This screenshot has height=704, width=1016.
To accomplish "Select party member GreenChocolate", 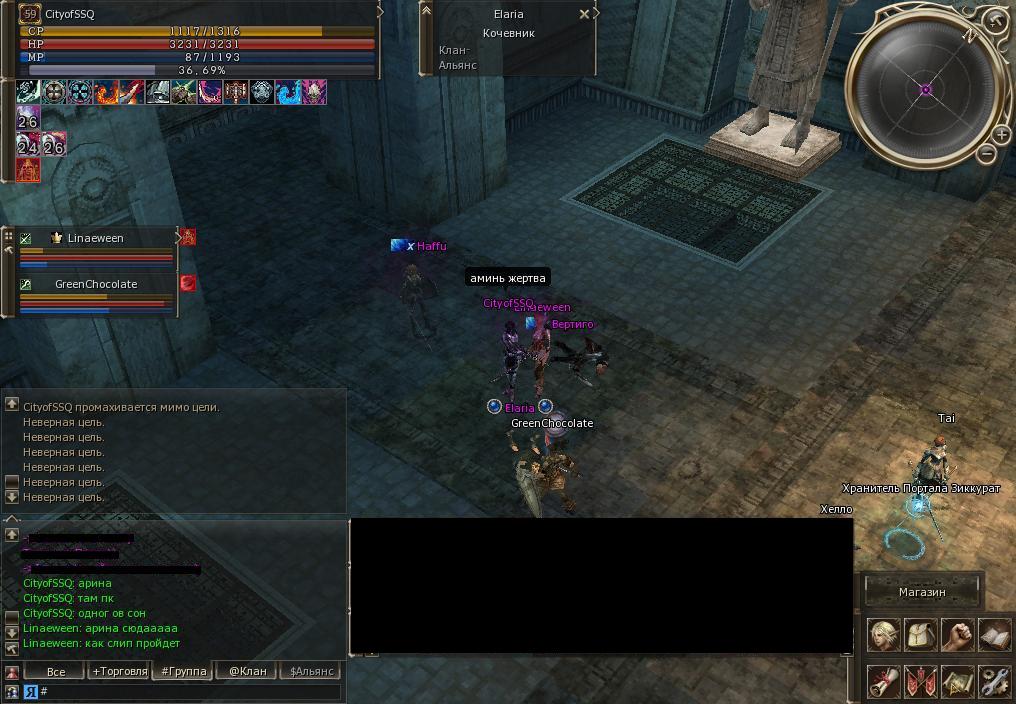I will tap(96, 284).
